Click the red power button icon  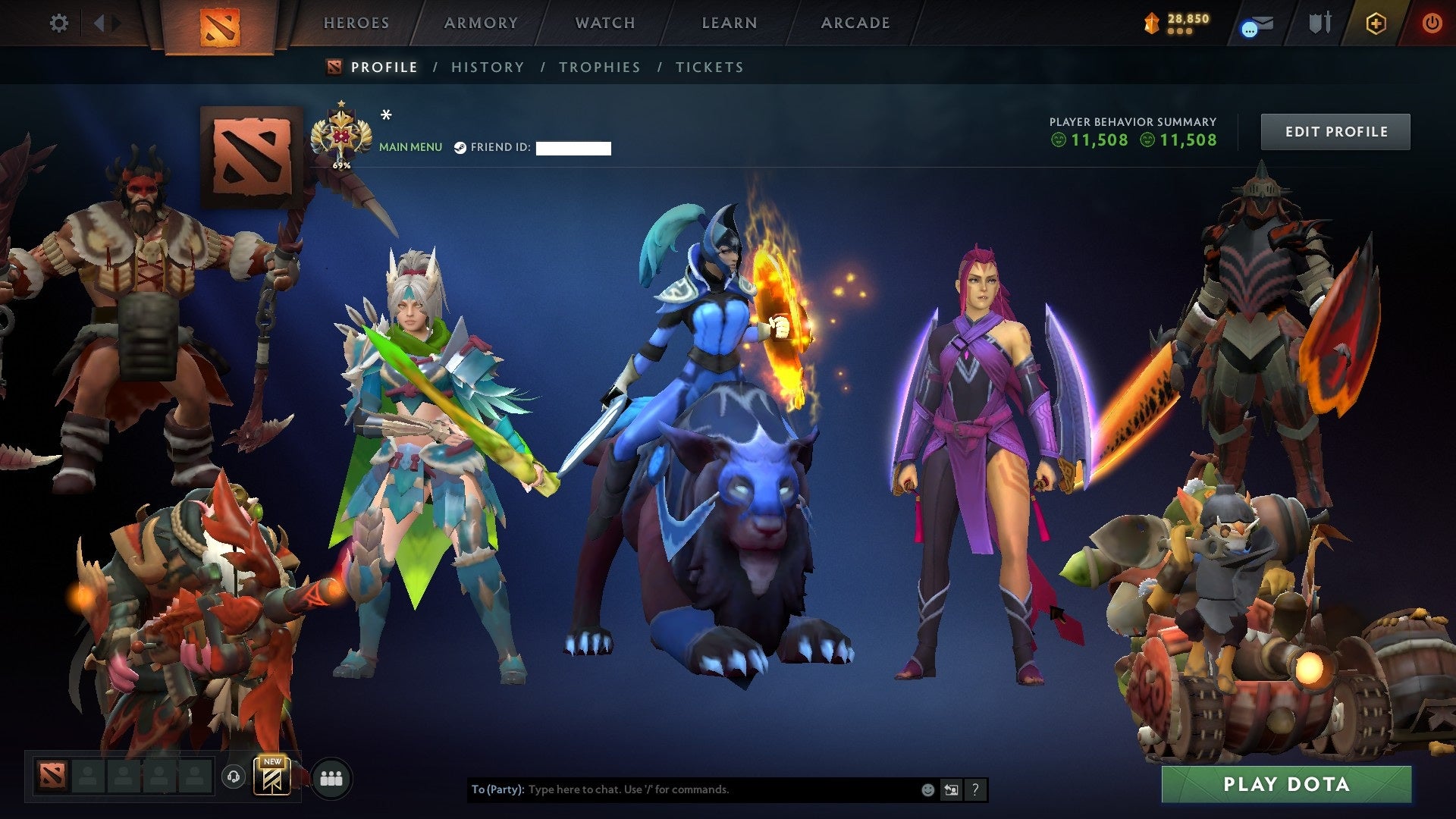1432,23
